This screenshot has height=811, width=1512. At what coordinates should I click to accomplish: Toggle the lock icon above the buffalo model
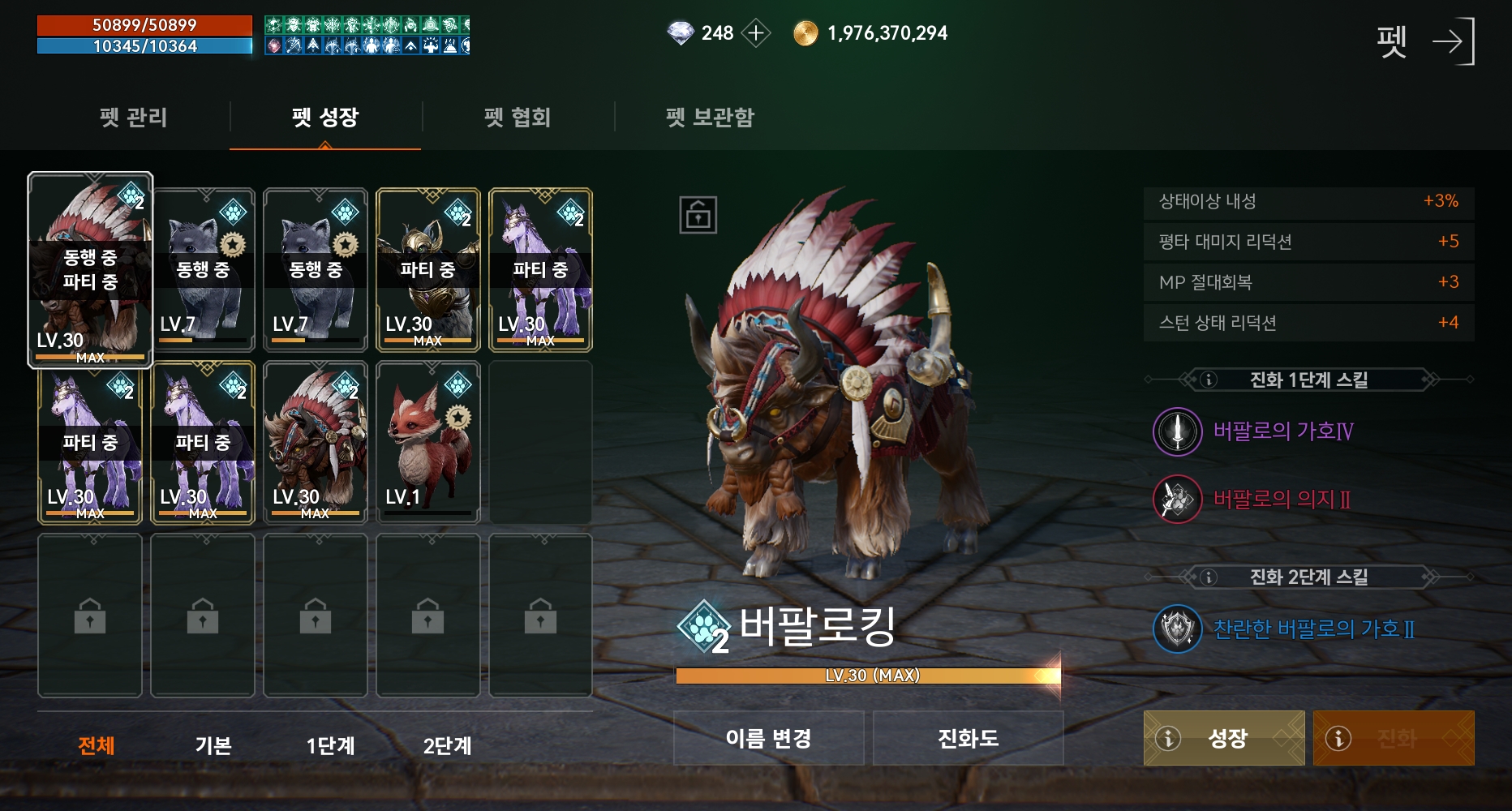tap(699, 215)
